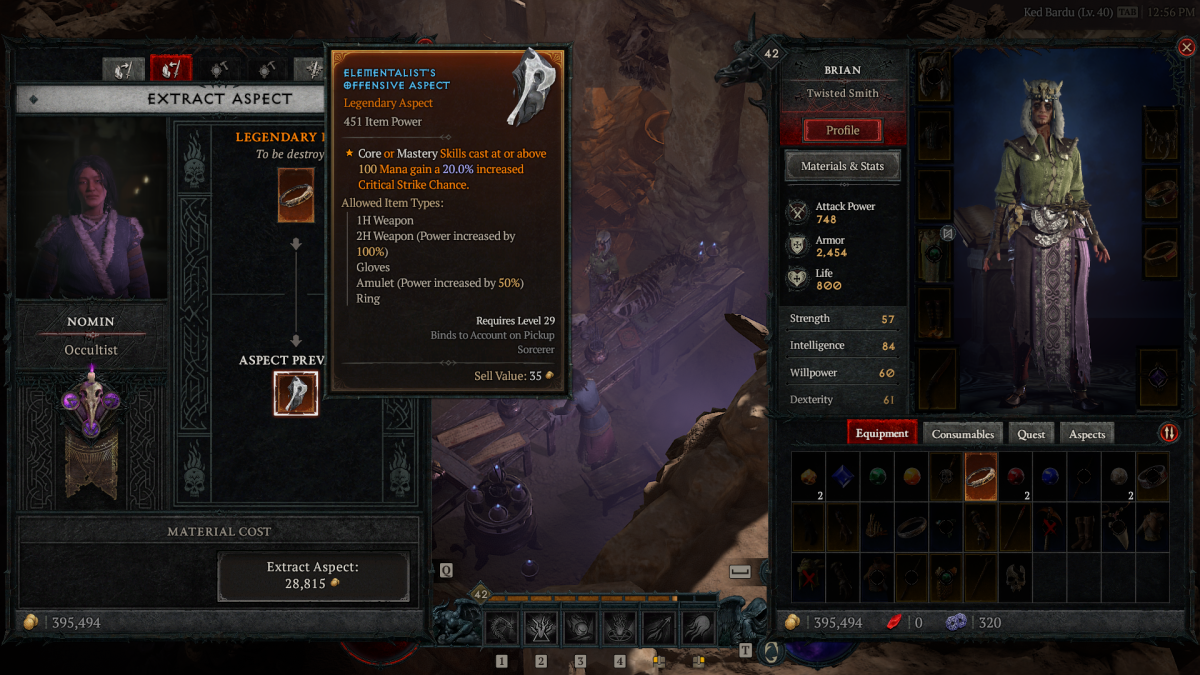1200x675 pixels.
Task: Click the Extract Aspect cost button
Action: click(313, 576)
